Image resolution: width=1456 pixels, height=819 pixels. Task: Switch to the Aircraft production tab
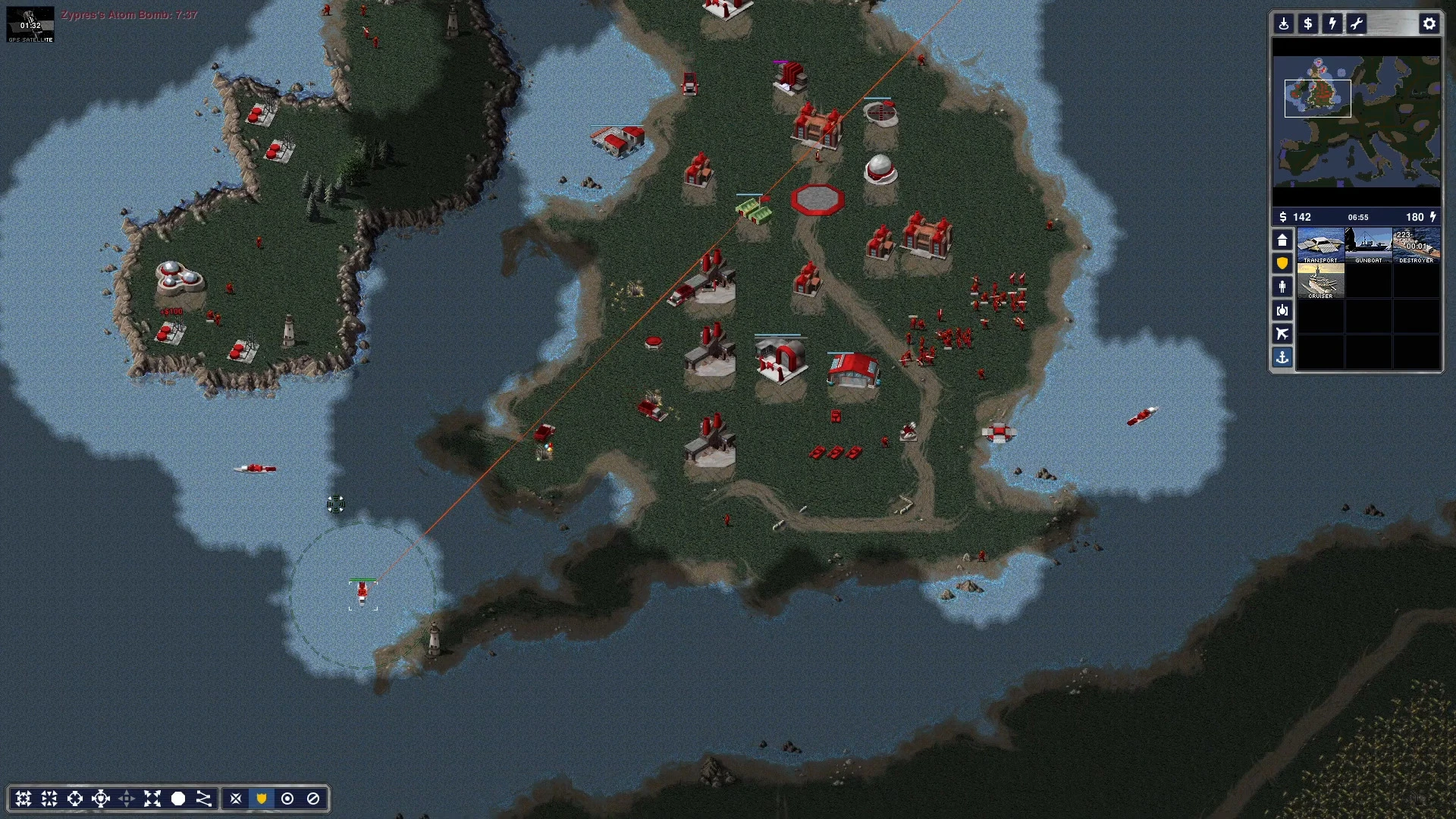(1282, 334)
